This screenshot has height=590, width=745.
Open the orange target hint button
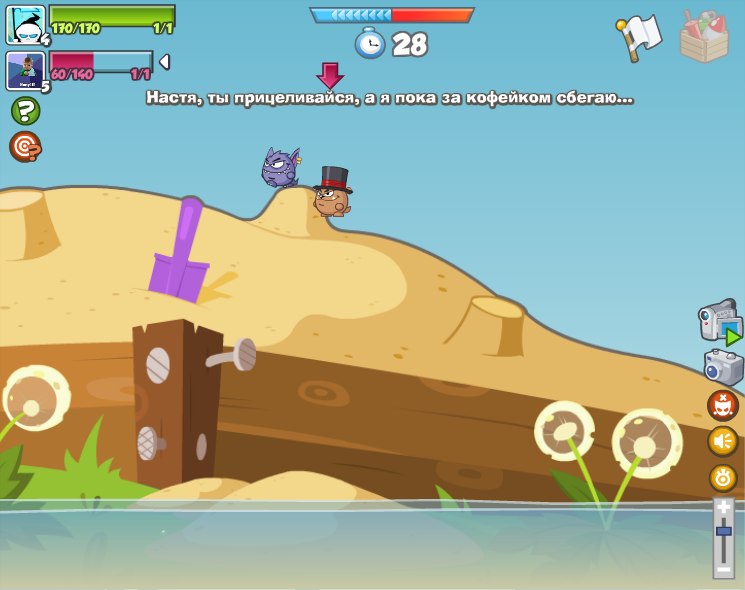[25, 147]
